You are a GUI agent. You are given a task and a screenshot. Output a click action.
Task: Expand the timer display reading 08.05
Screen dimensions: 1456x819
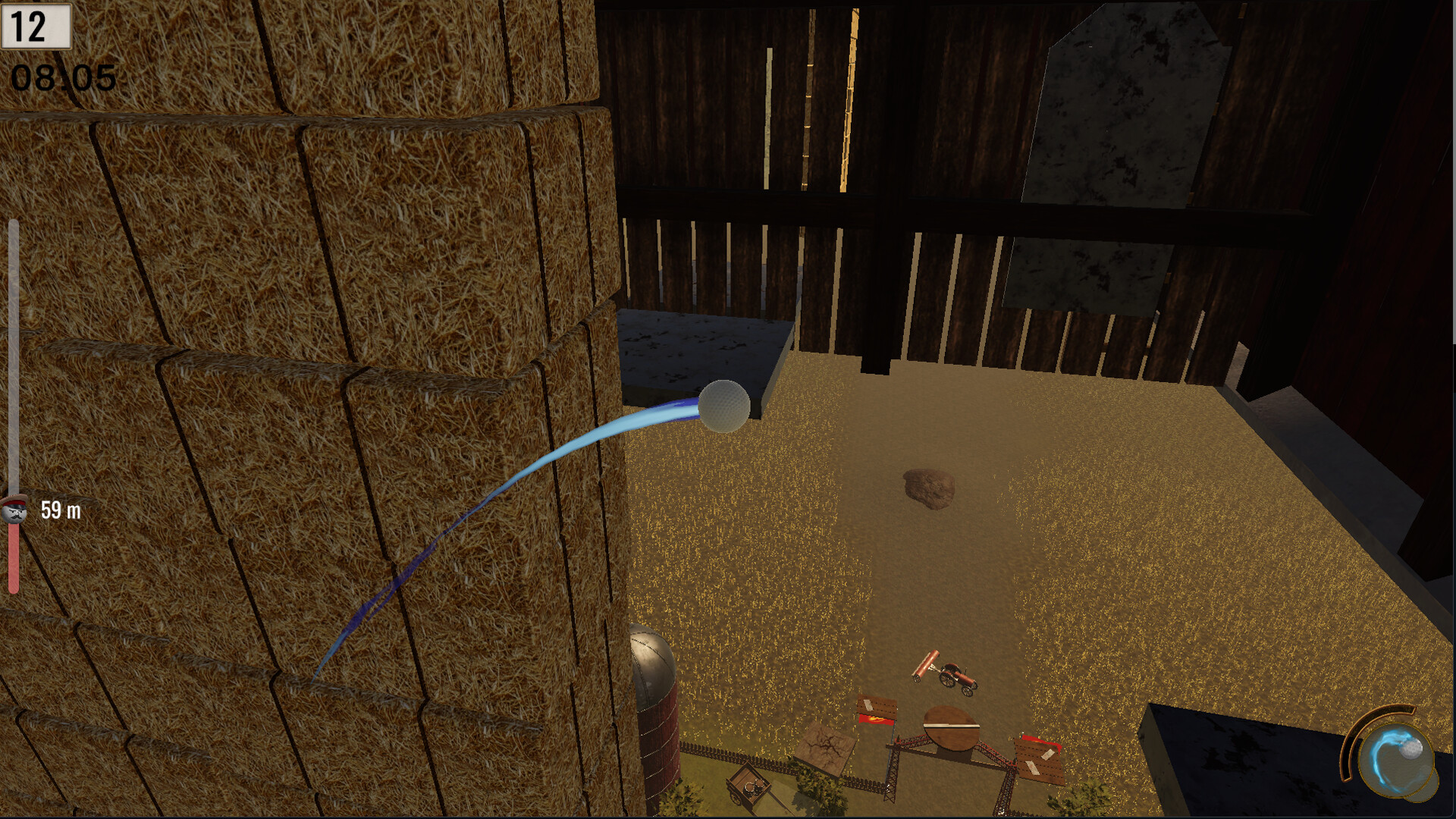click(x=63, y=76)
